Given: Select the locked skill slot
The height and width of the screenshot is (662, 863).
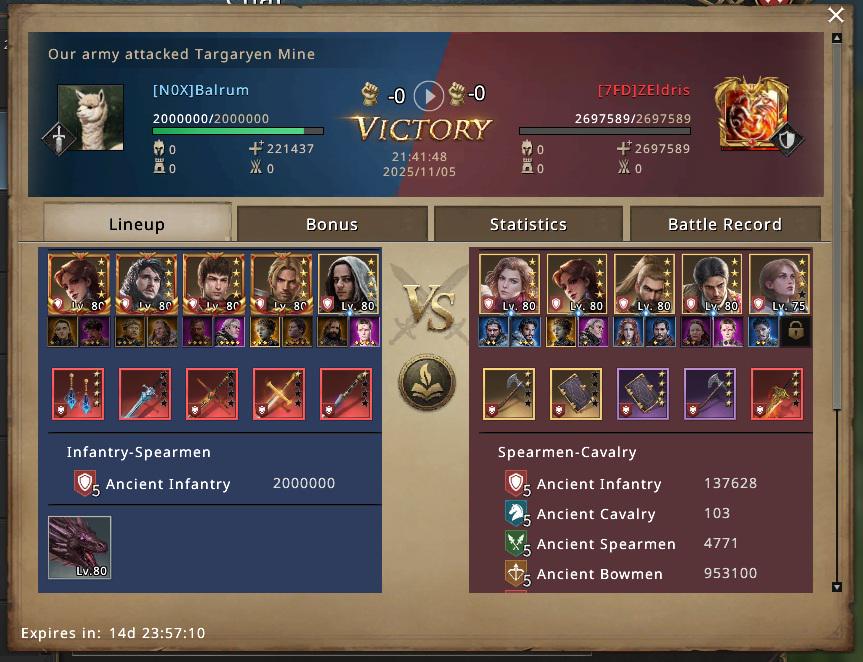Looking at the screenshot, I should point(796,332).
